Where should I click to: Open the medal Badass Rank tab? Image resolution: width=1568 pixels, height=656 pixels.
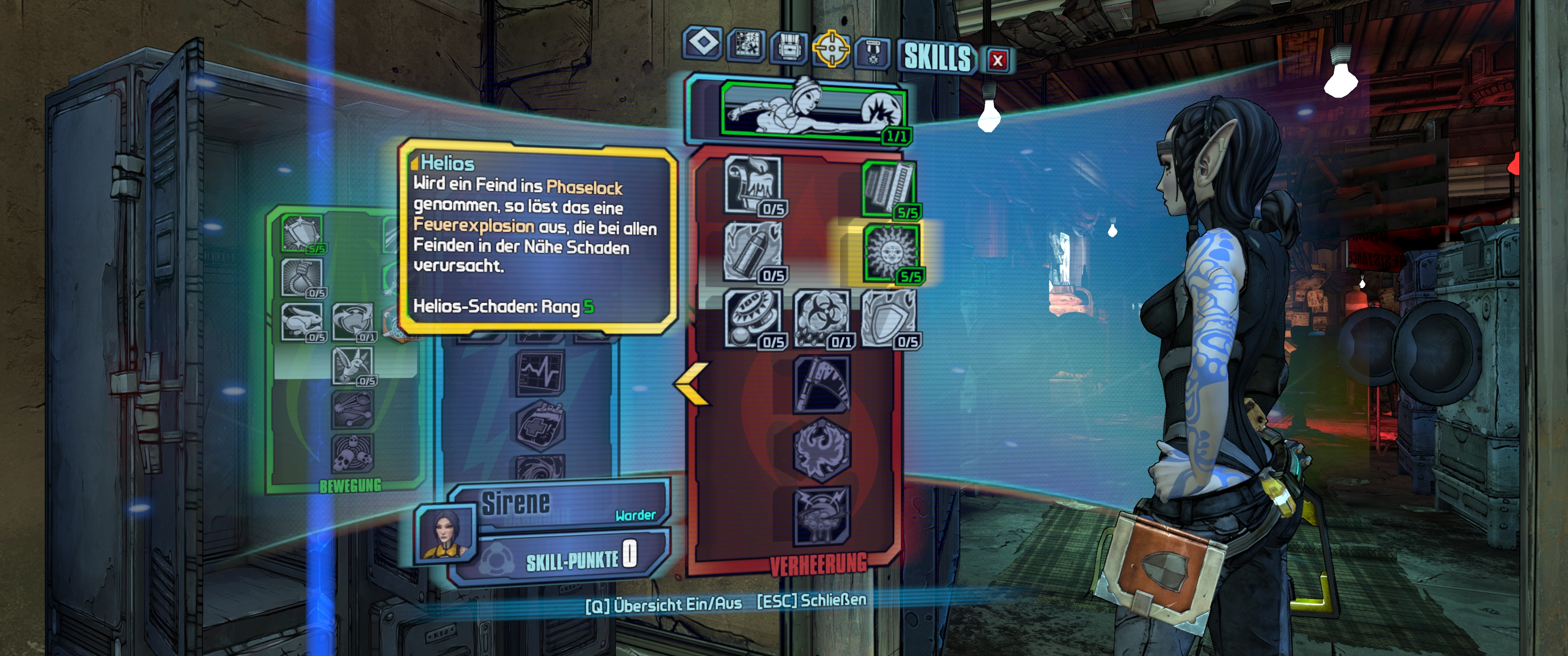click(x=873, y=51)
